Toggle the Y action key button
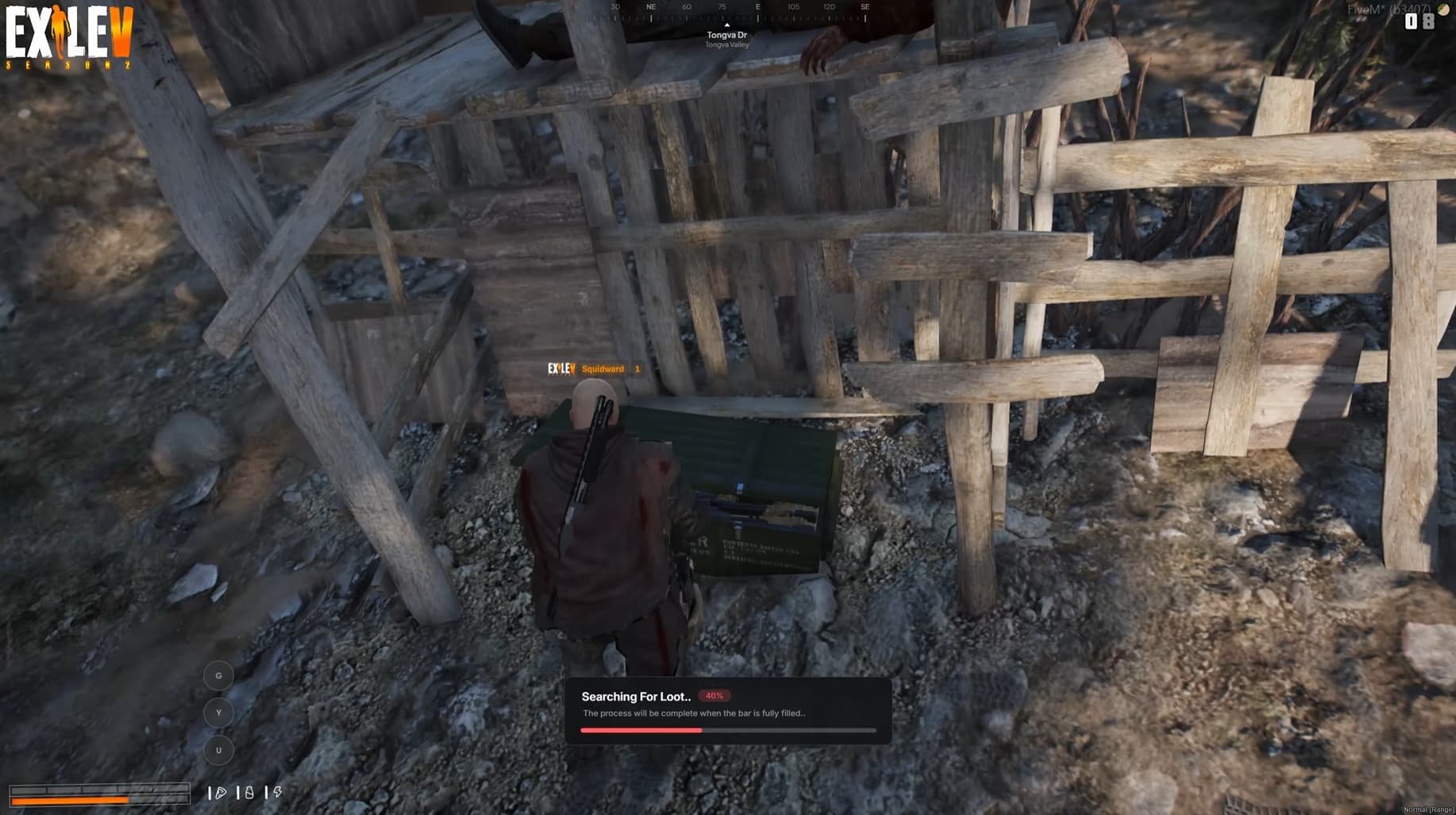The image size is (1456, 815). coord(218,713)
